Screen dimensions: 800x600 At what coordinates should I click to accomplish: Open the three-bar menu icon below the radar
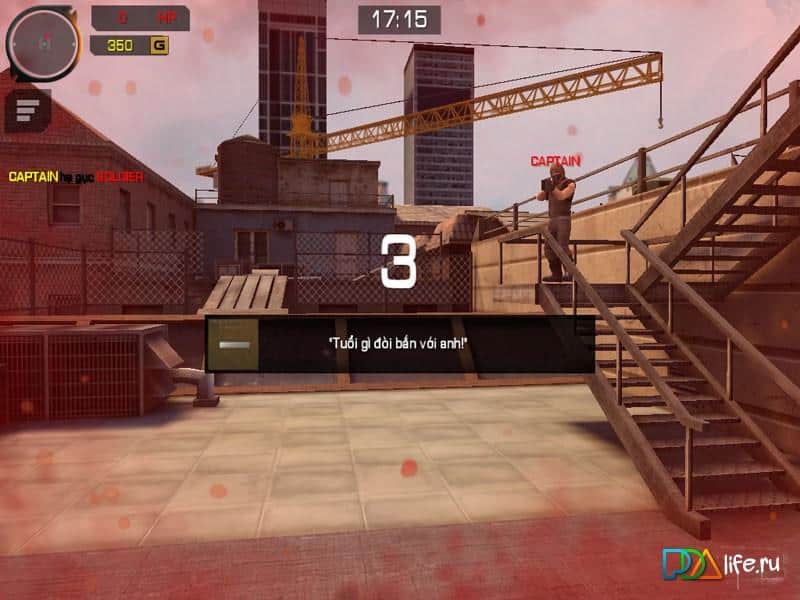pos(28,109)
